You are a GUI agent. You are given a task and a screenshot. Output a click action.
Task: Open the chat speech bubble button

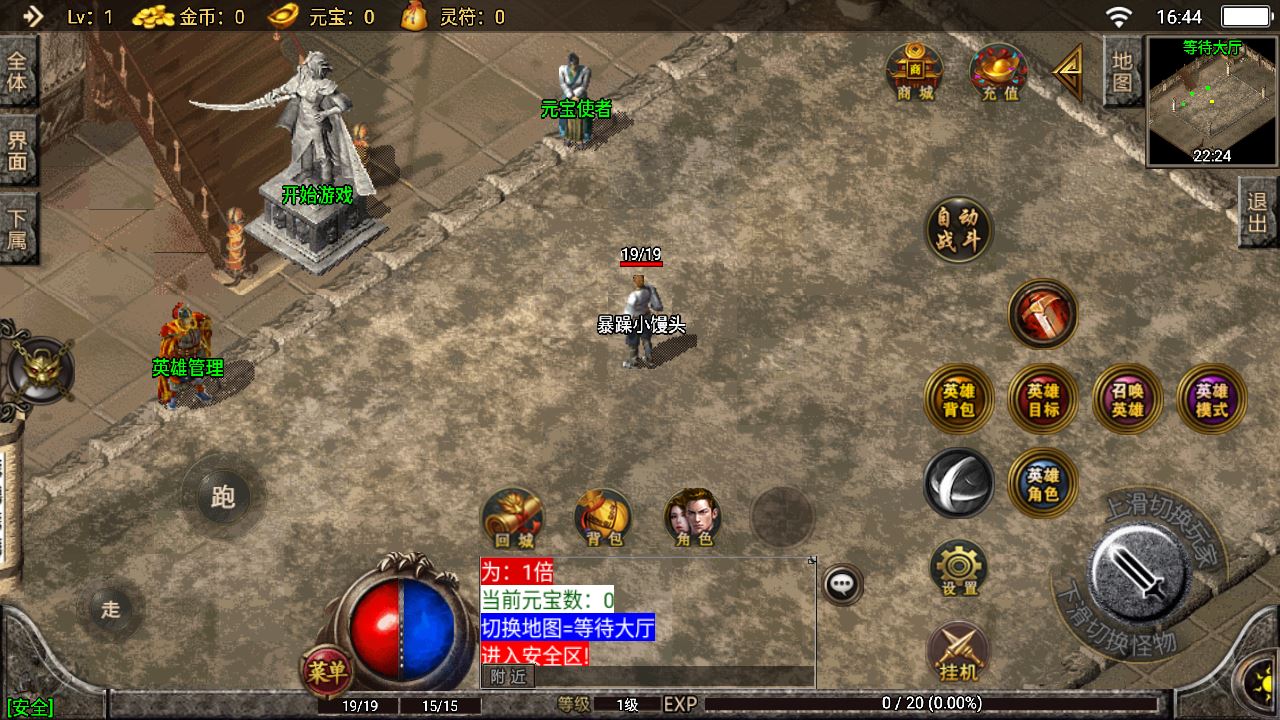click(843, 584)
